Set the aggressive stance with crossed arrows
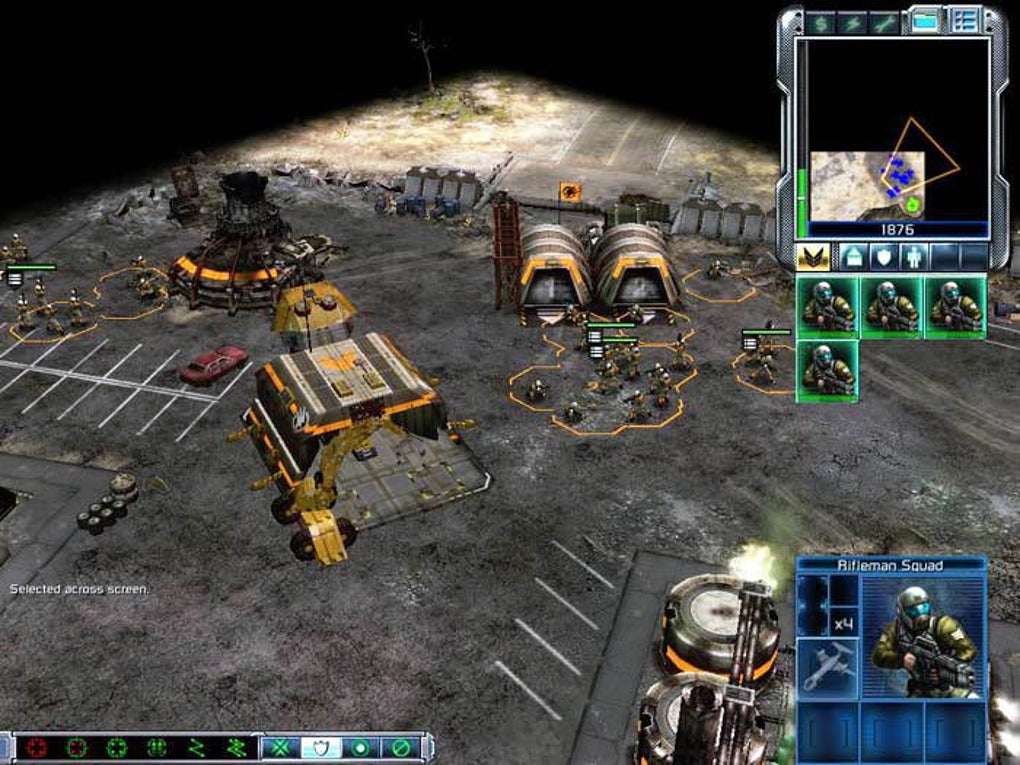 tap(281, 746)
